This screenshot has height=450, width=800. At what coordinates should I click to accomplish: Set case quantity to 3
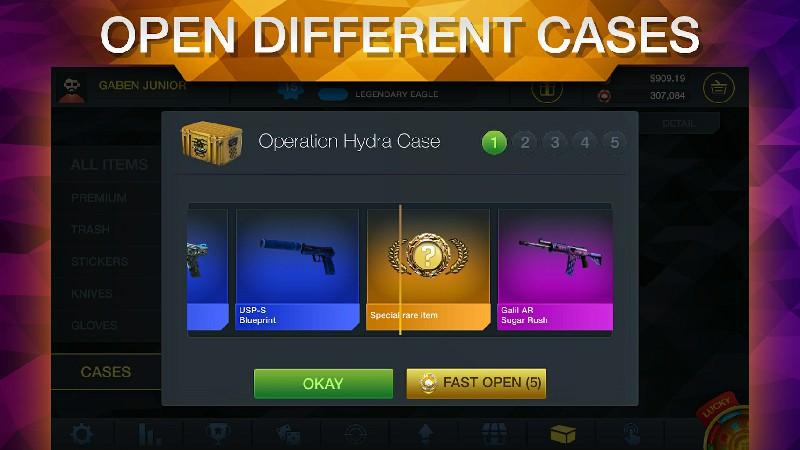pos(555,142)
